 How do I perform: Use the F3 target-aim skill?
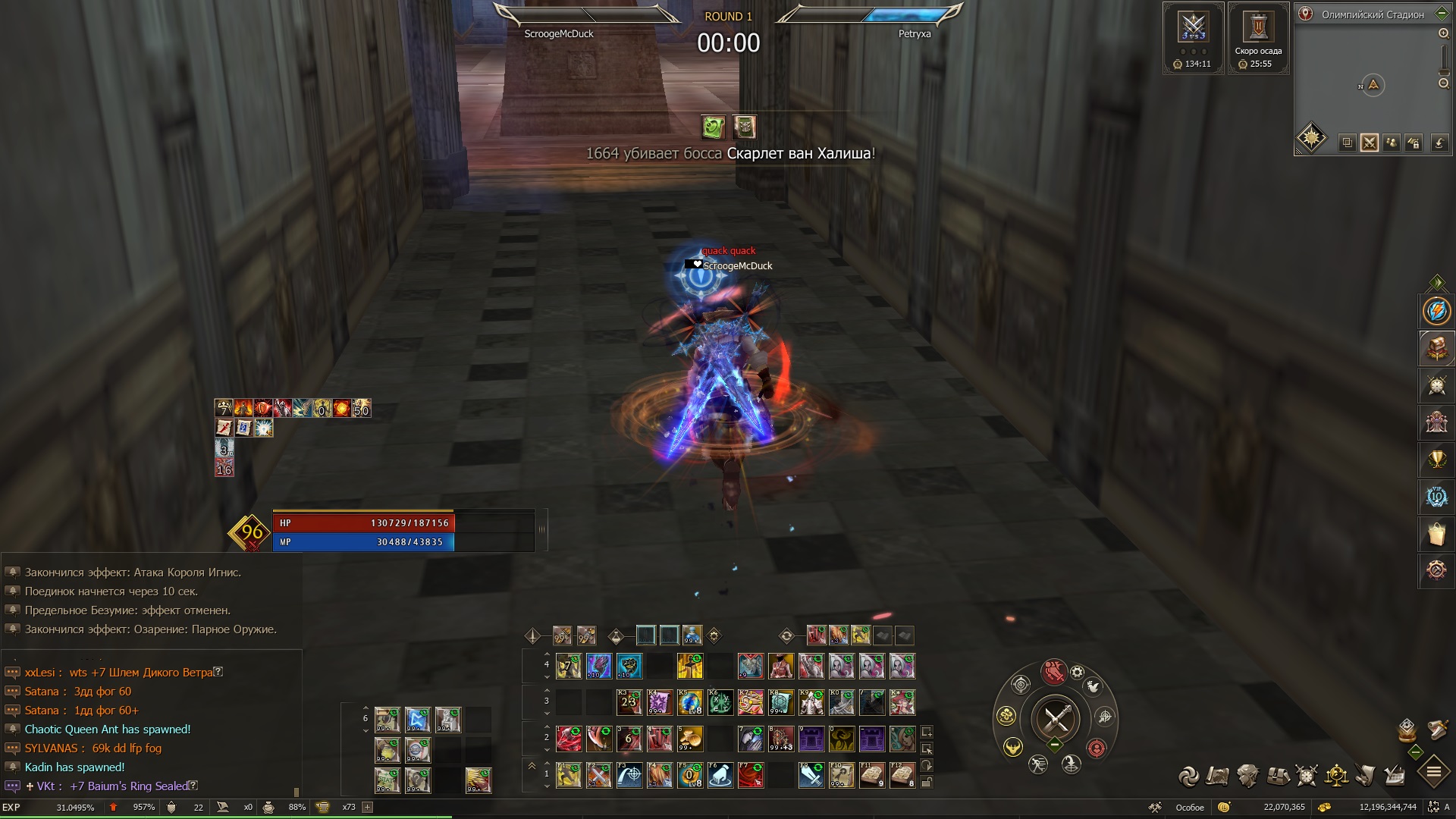point(629,776)
